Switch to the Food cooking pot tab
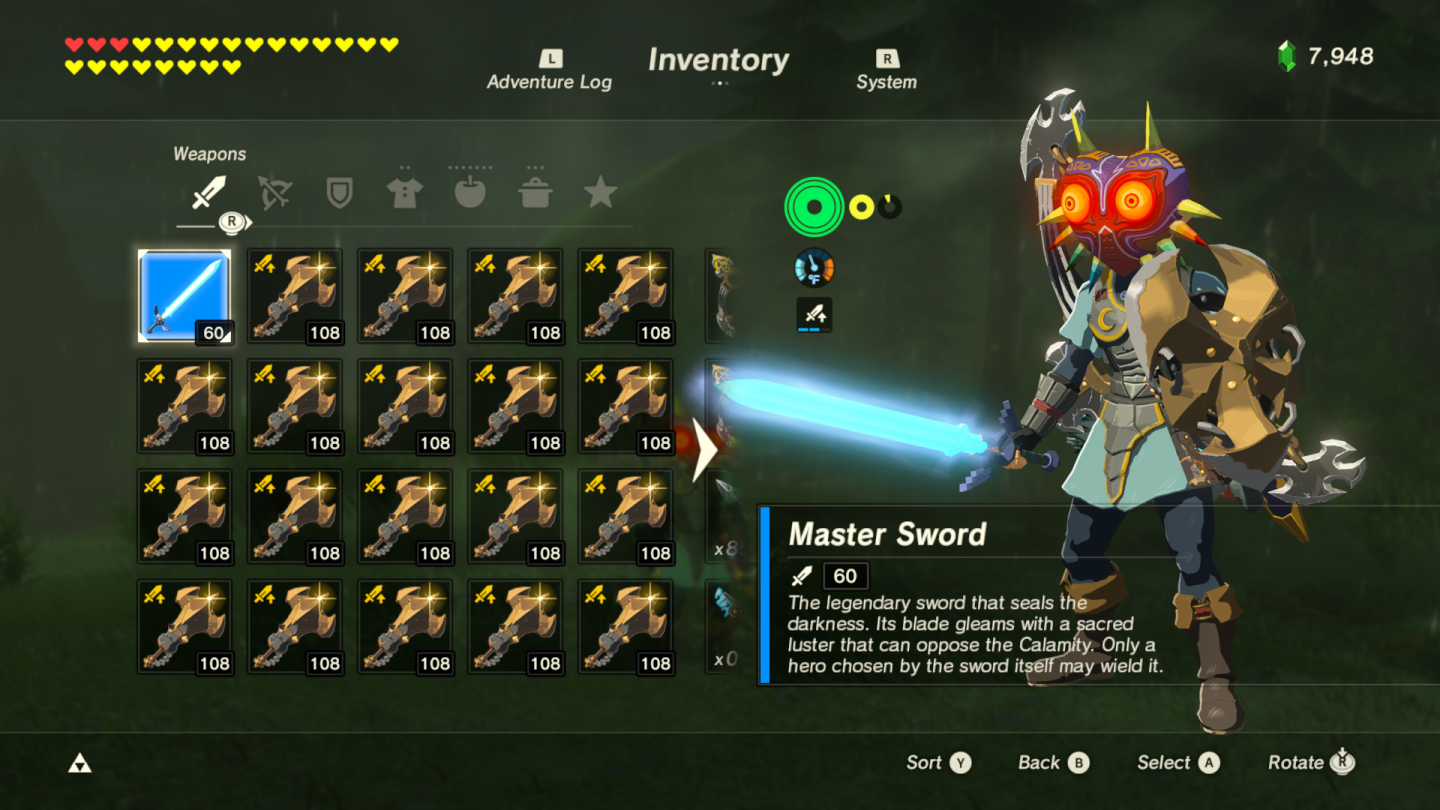1440x810 pixels. [536, 193]
